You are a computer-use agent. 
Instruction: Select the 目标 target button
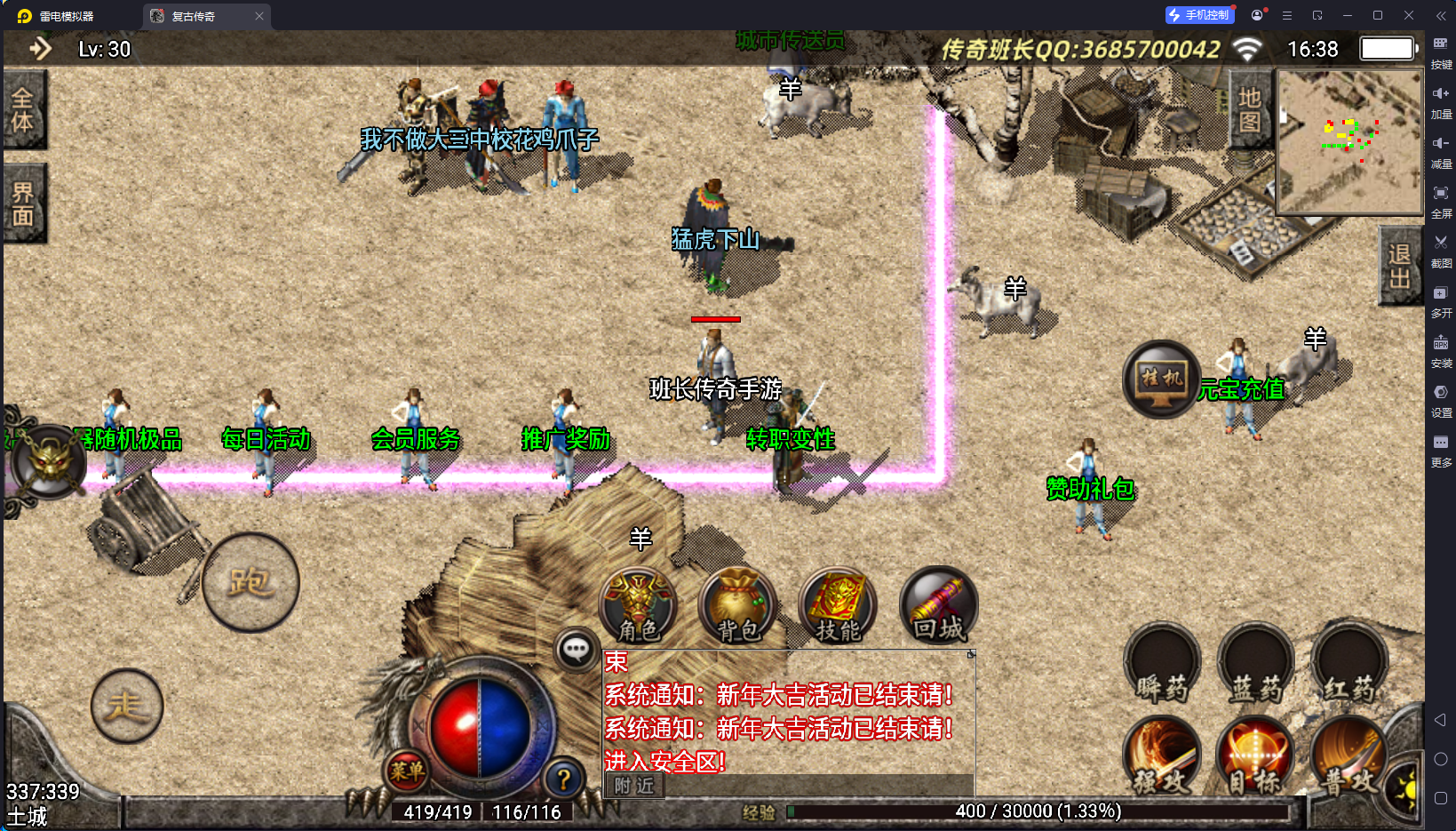[x=1256, y=756]
